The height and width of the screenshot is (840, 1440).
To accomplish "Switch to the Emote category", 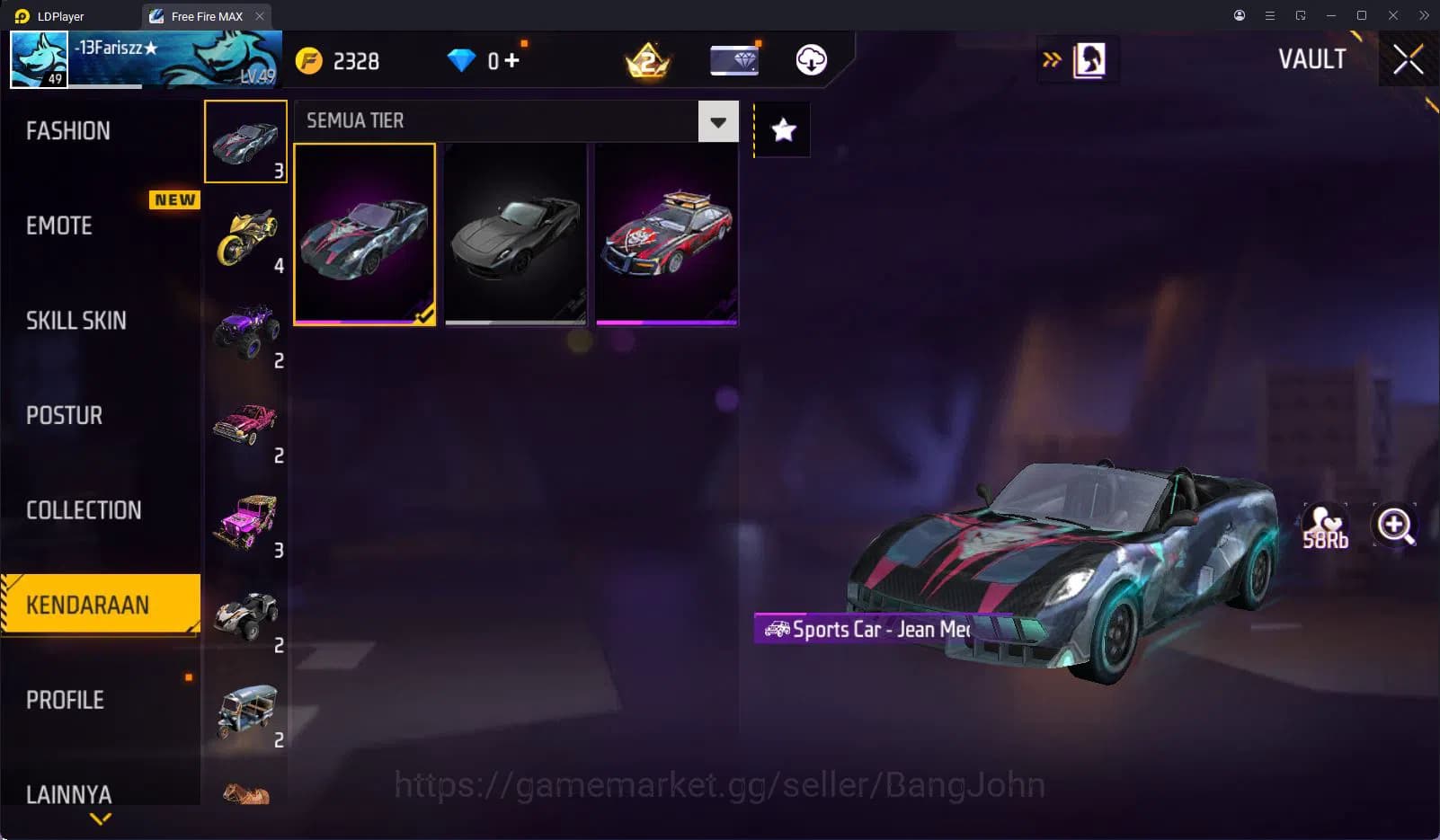I will click(59, 225).
